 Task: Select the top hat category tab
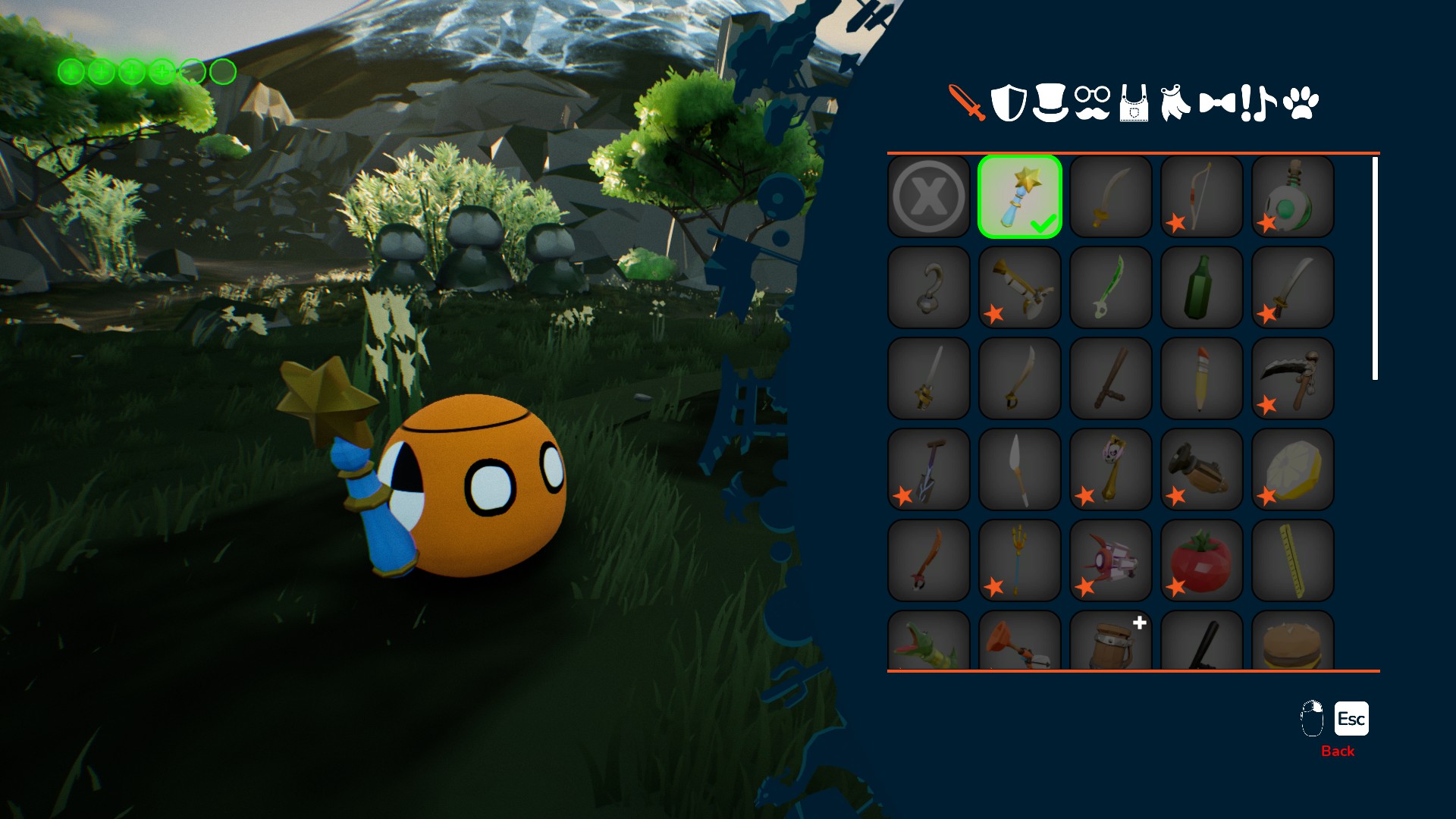[1050, 102]
